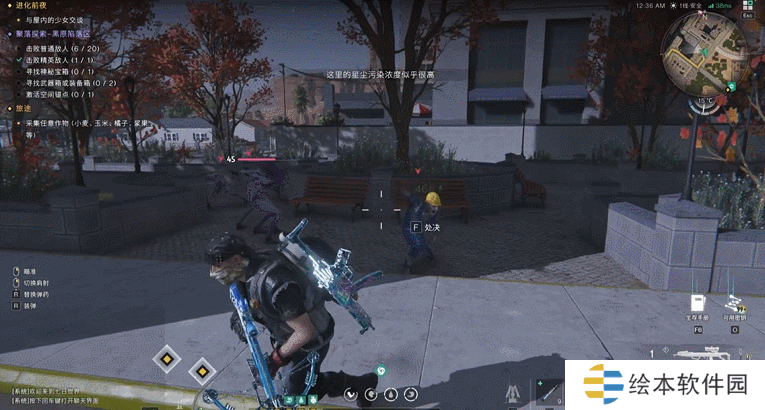765x410 pixels.
Task: Select the melee weapon slot
Action: (x=548, y=390)
